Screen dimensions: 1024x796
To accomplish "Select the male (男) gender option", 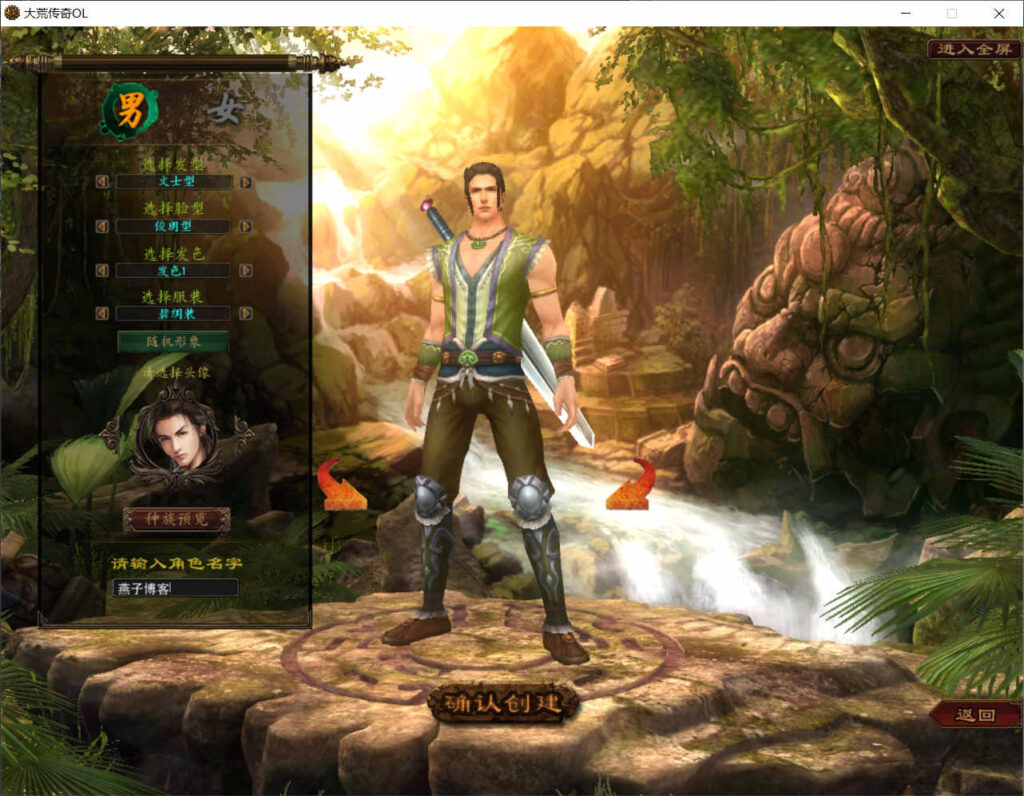I will pos(130,112).
